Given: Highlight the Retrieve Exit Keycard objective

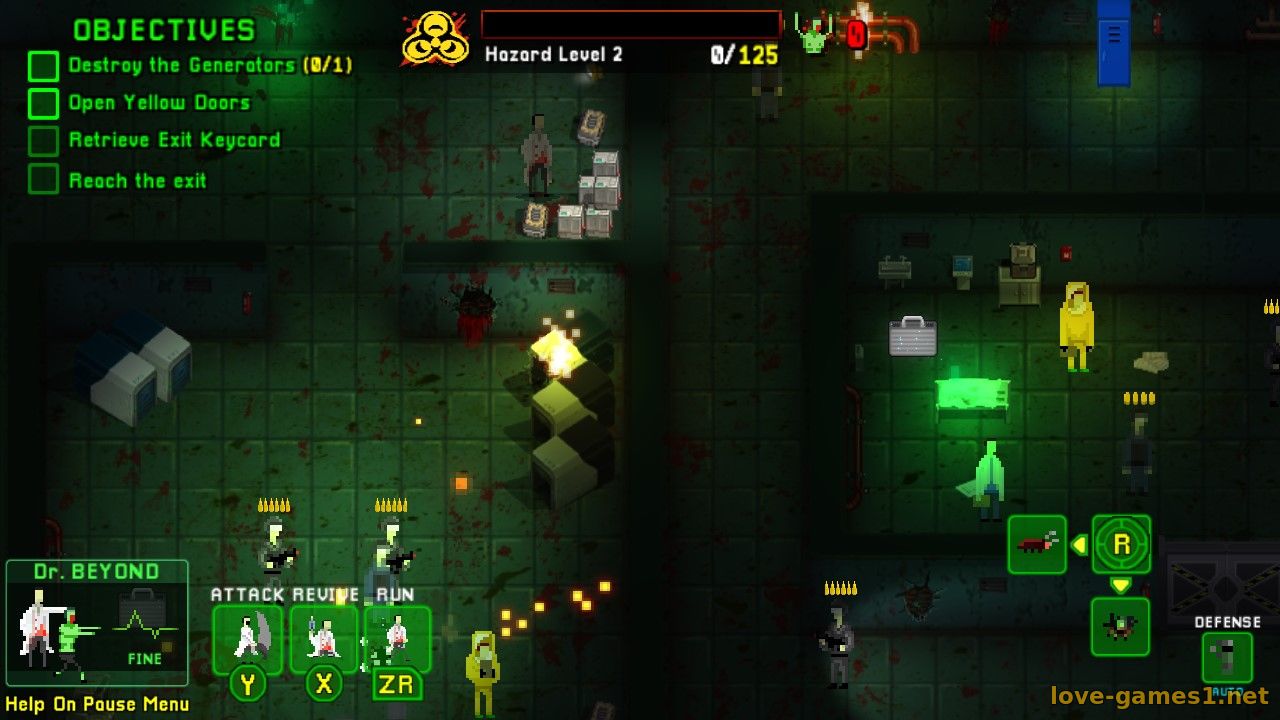Looking at the screenshot, I should (x=174, y=141).
